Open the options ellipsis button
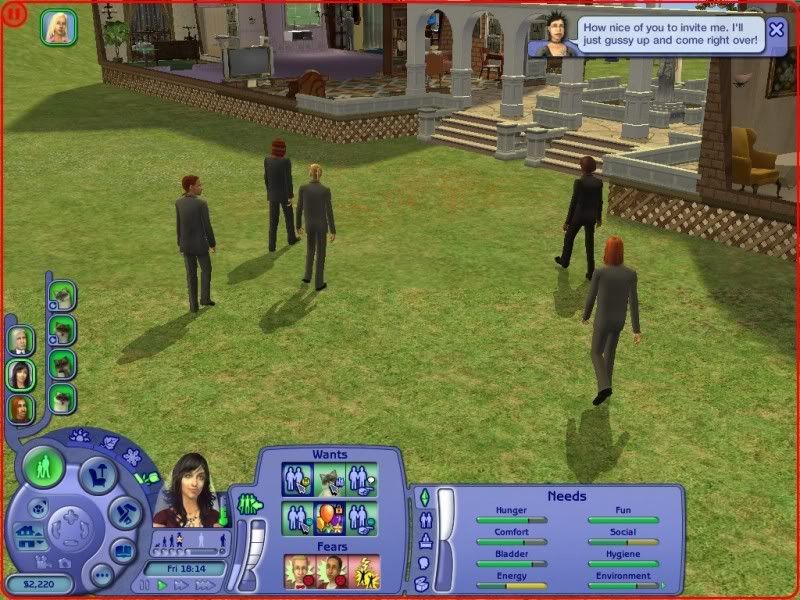 (x=101, y=574)
